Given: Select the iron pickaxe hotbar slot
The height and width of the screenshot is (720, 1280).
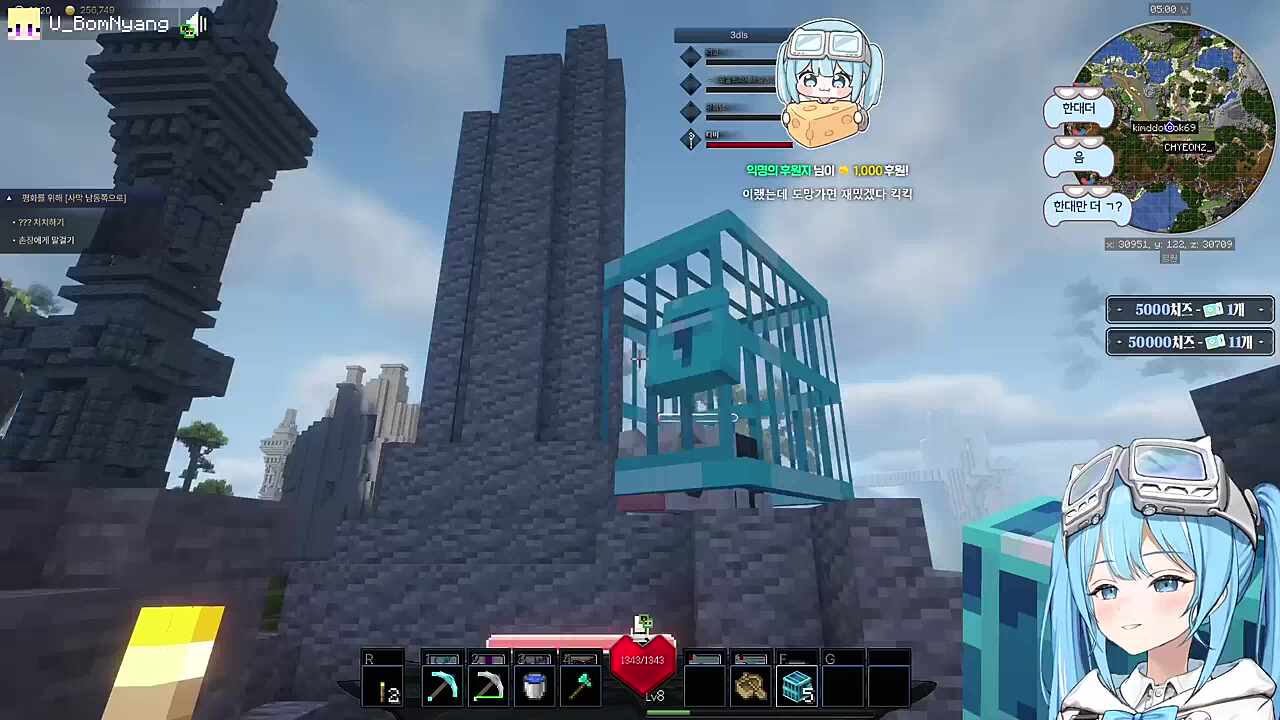Looking at the screenshot, I should [488, 686].
